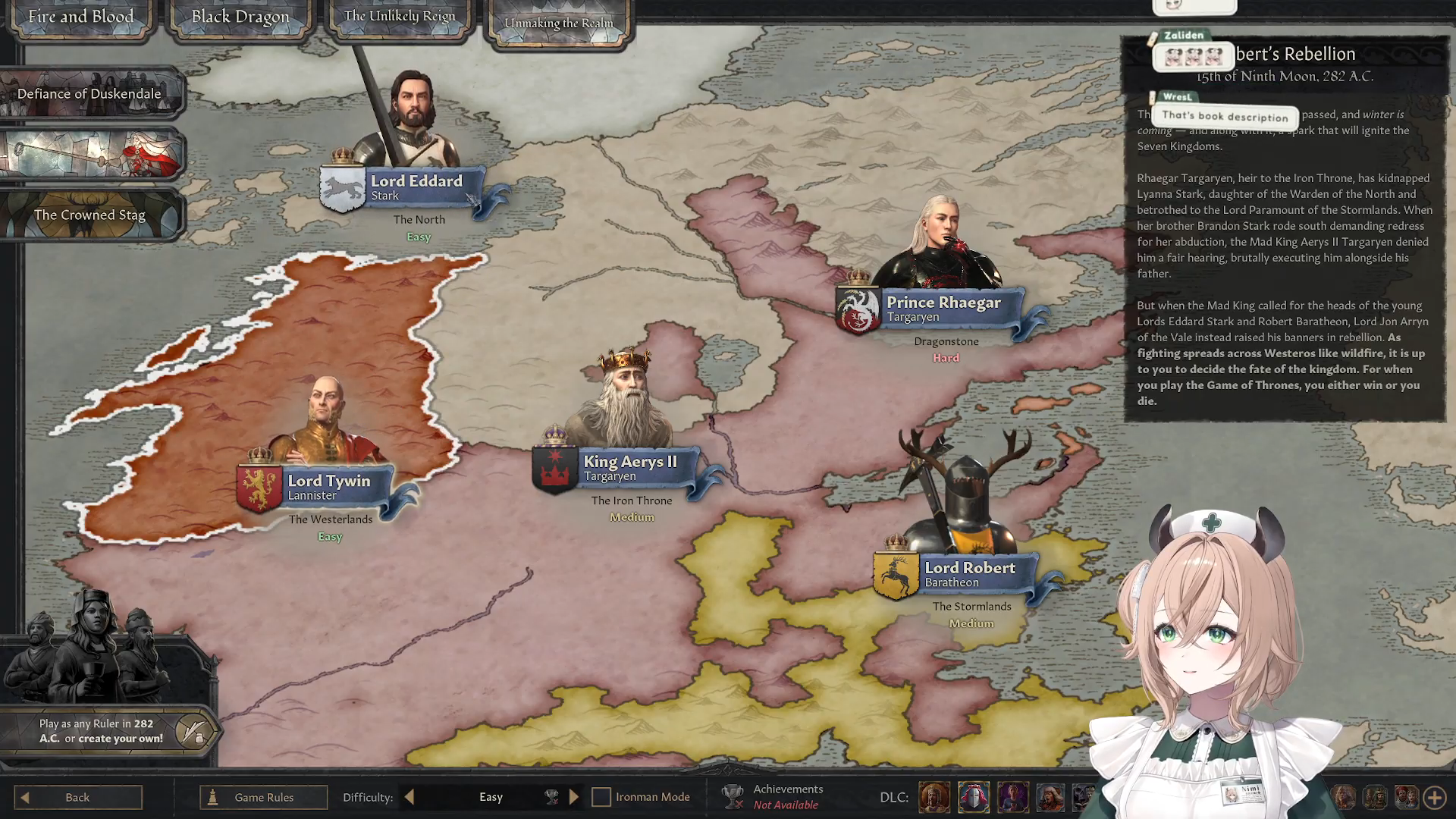This screenshot has height=819, width=1456.
Task: Switch to the Black Dragon bookmark
Action: point(240,17)
